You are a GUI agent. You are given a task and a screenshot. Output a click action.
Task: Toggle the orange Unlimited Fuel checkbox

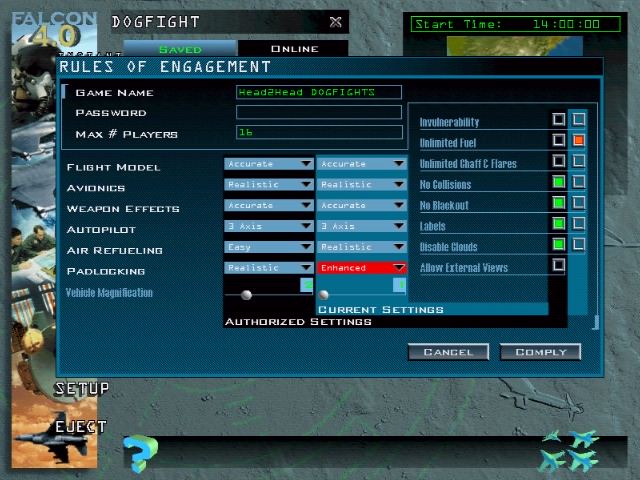(579, 141)
